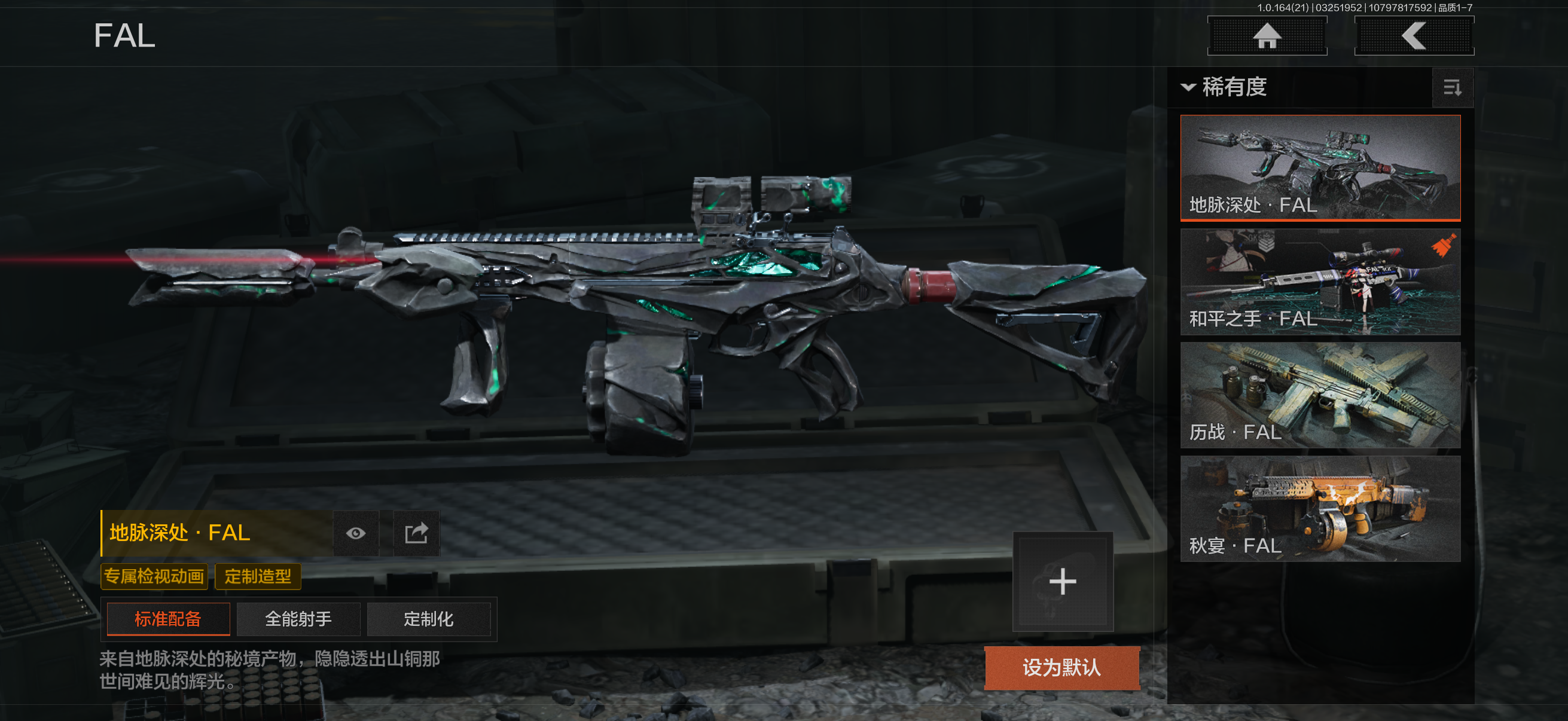Open the 定制化 tab
Screen dimensions: 1568x721
coord(429,619)
